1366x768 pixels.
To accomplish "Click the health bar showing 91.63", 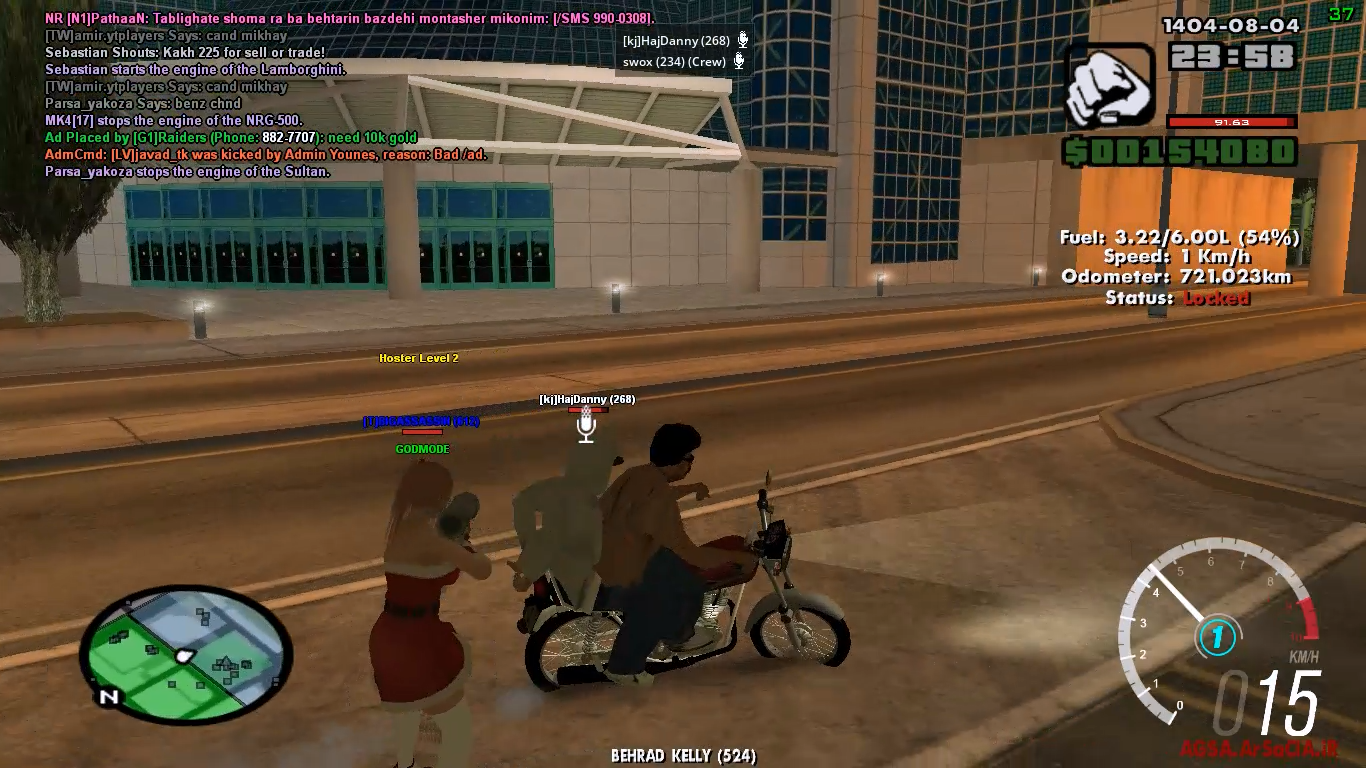I will click(x=1232, y=123).
